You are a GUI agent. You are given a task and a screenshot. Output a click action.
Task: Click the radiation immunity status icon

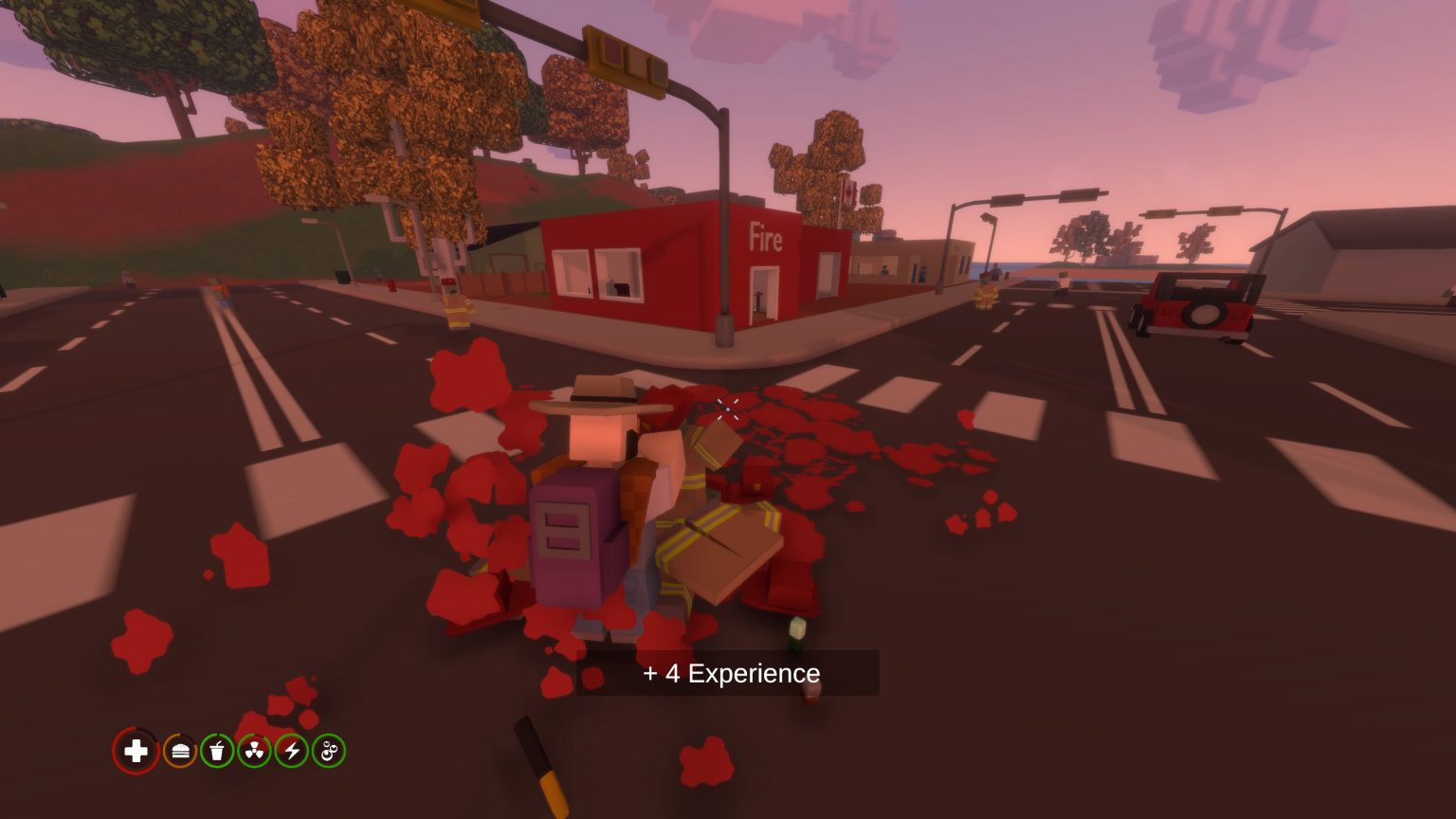click(254, 751)
